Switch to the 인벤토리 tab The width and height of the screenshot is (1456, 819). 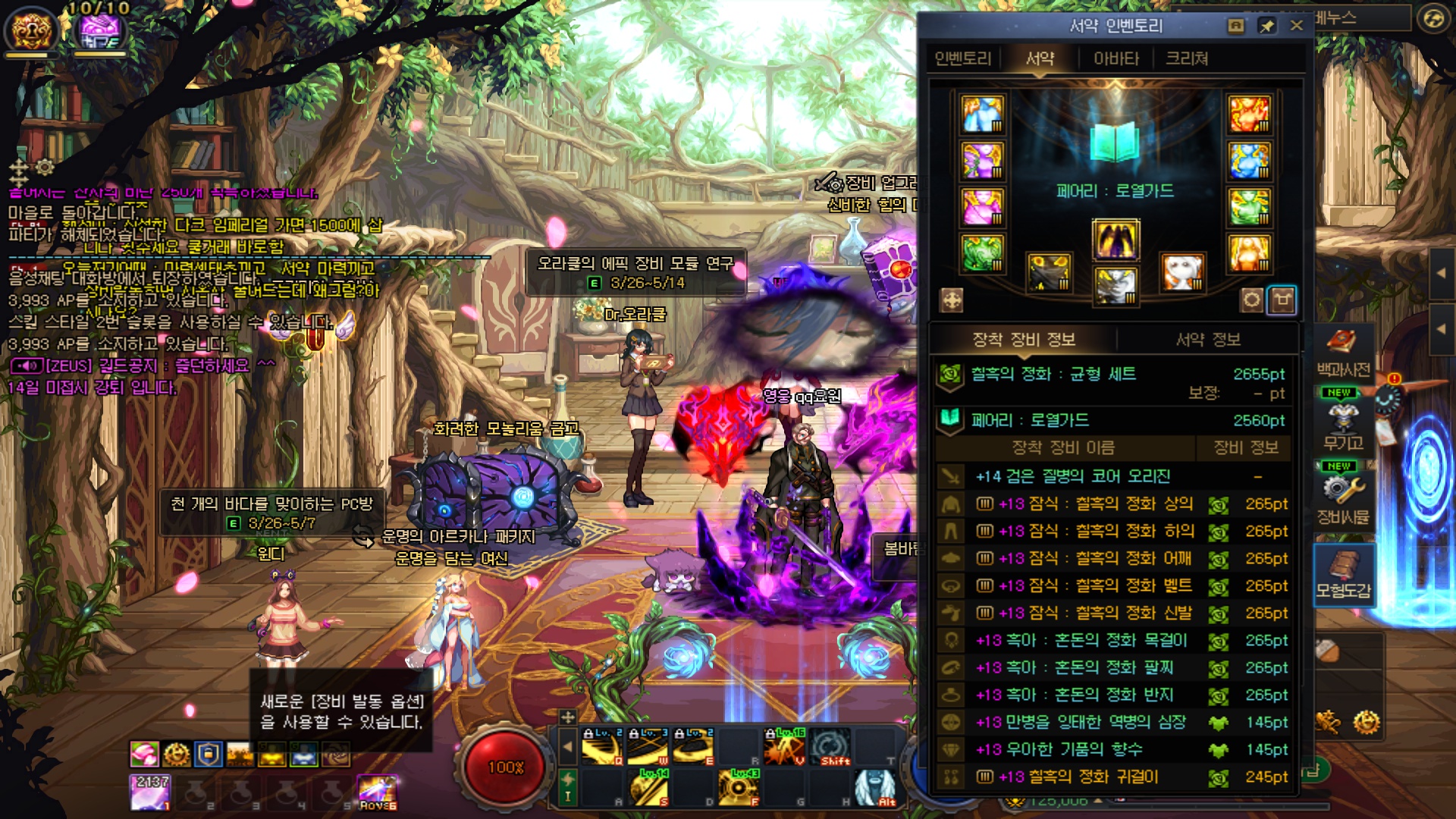point(962,58)
